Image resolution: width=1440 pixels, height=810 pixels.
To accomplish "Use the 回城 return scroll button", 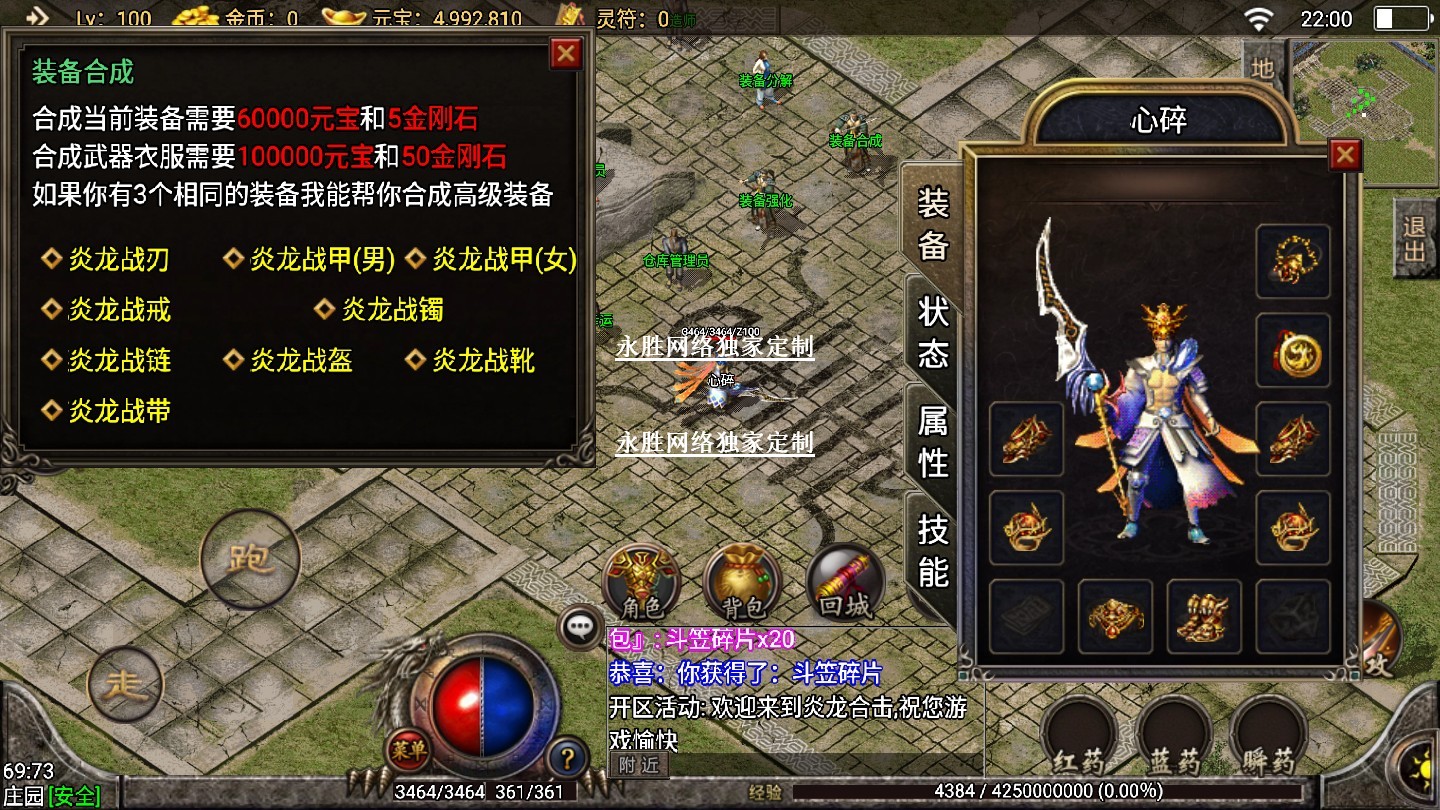I will pos(845,582).
